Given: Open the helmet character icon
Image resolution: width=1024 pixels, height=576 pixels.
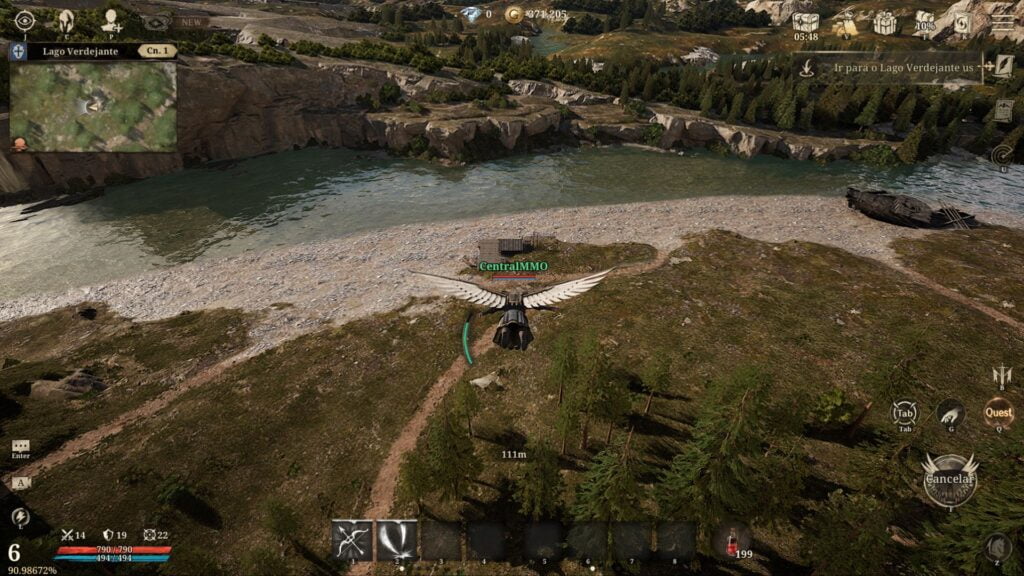Looking at the screenshot, I should pyautogui.click(x=68, y=20).
